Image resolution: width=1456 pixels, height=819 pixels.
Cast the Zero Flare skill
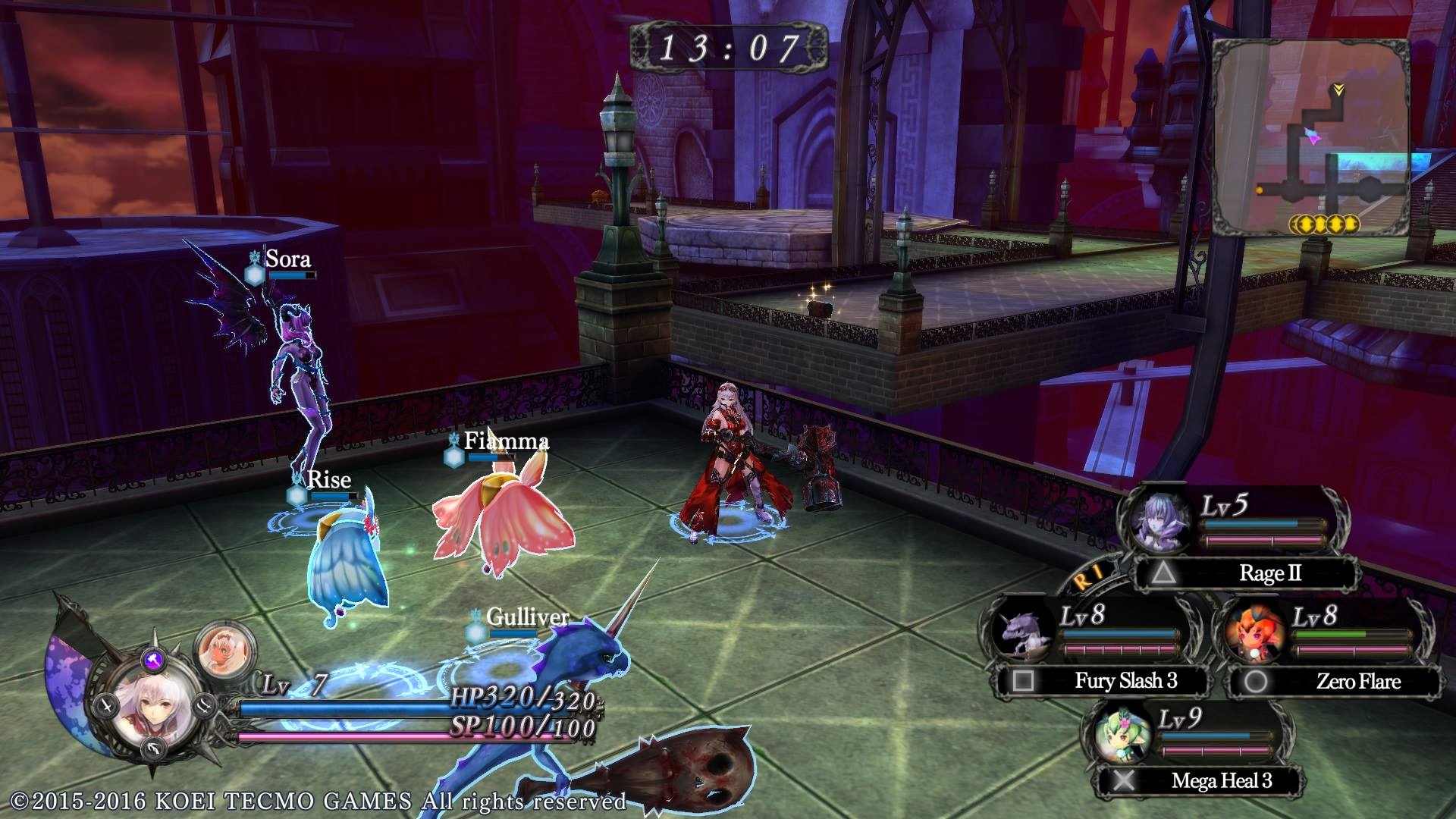point(1333,681)
